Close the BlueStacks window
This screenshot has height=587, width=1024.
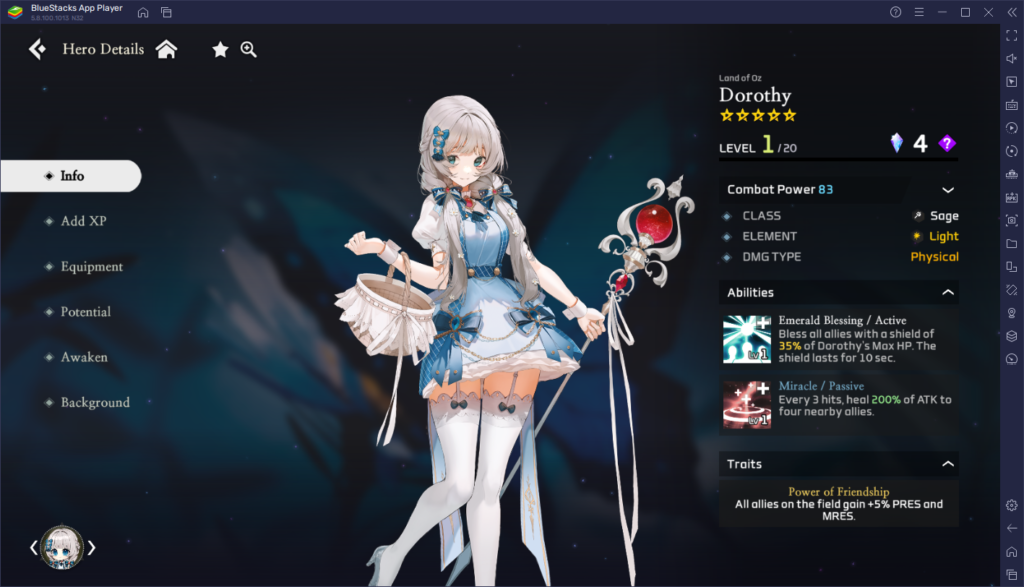pyautogui.click(x=986, y=12)
